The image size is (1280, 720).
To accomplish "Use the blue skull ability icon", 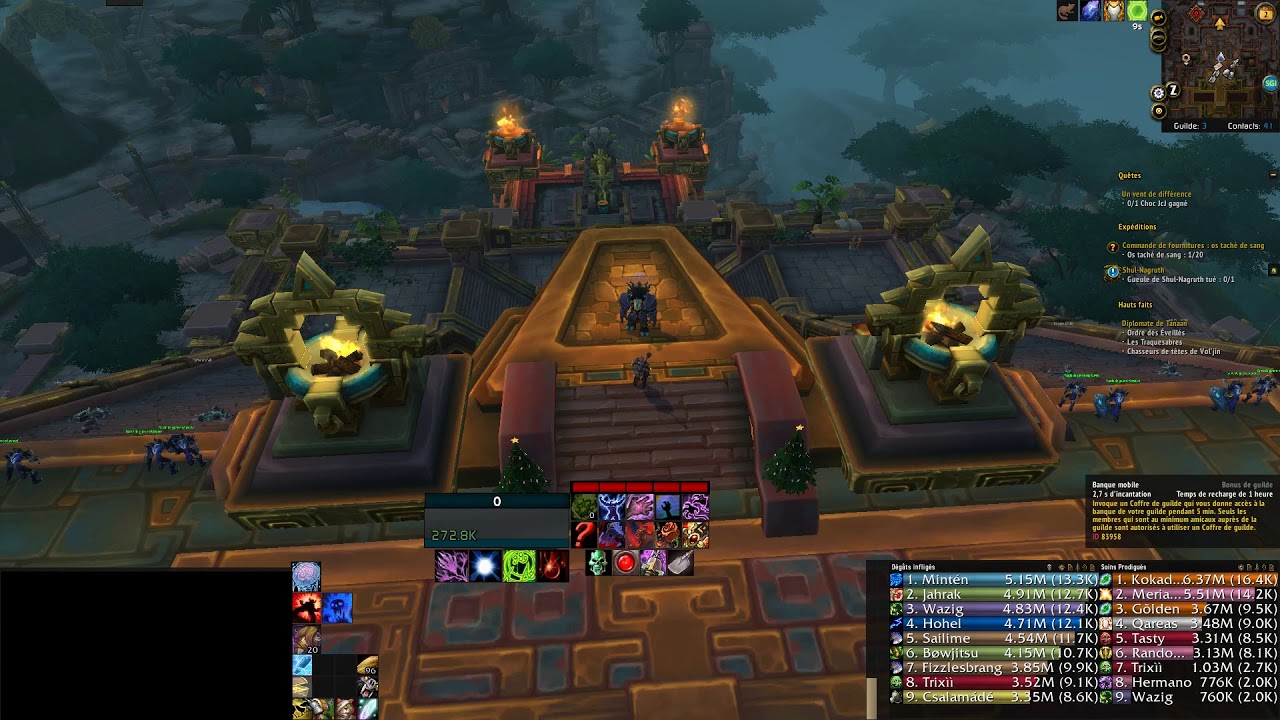I will tap(338, 607).
